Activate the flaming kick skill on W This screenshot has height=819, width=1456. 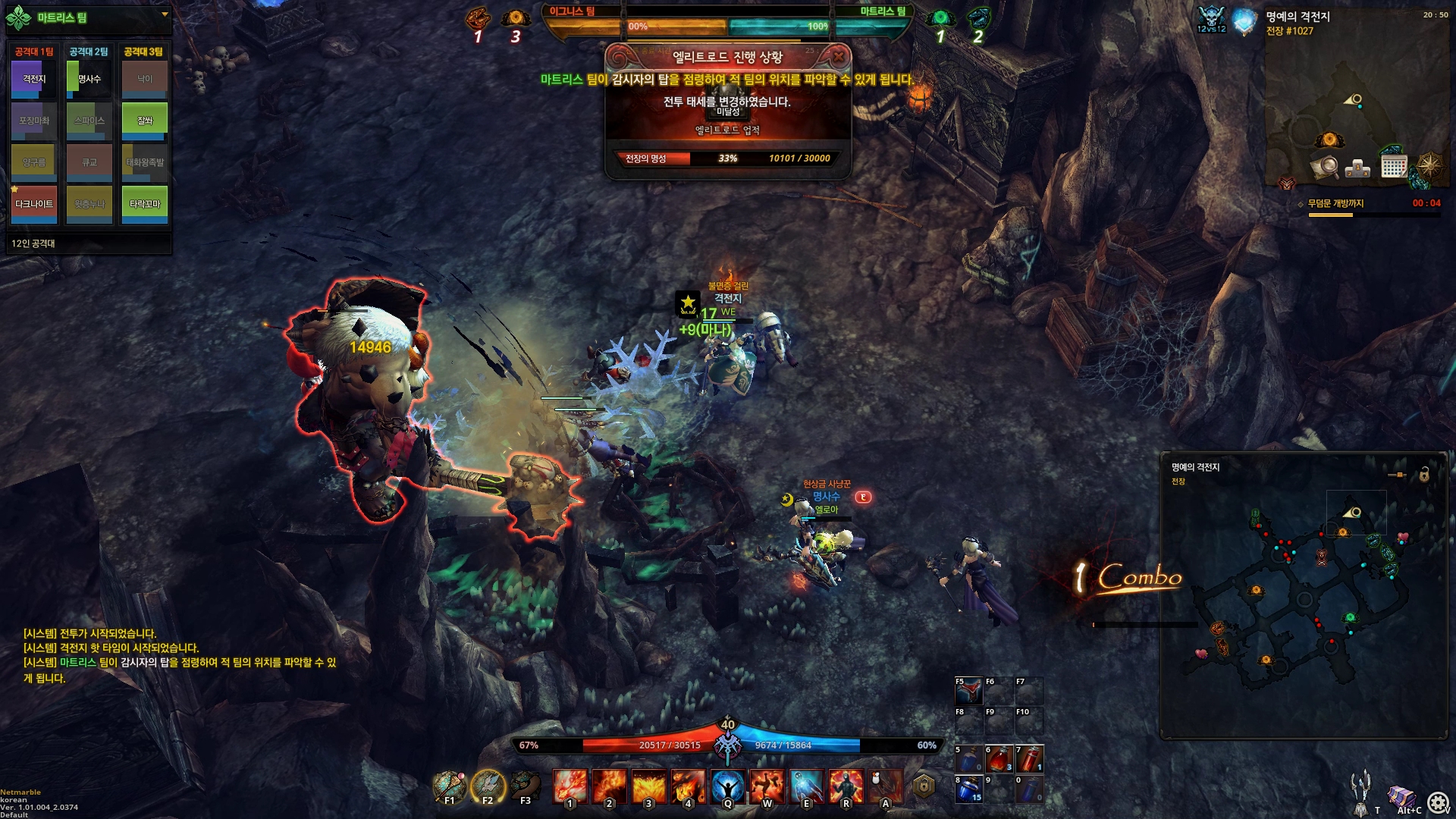767,786
